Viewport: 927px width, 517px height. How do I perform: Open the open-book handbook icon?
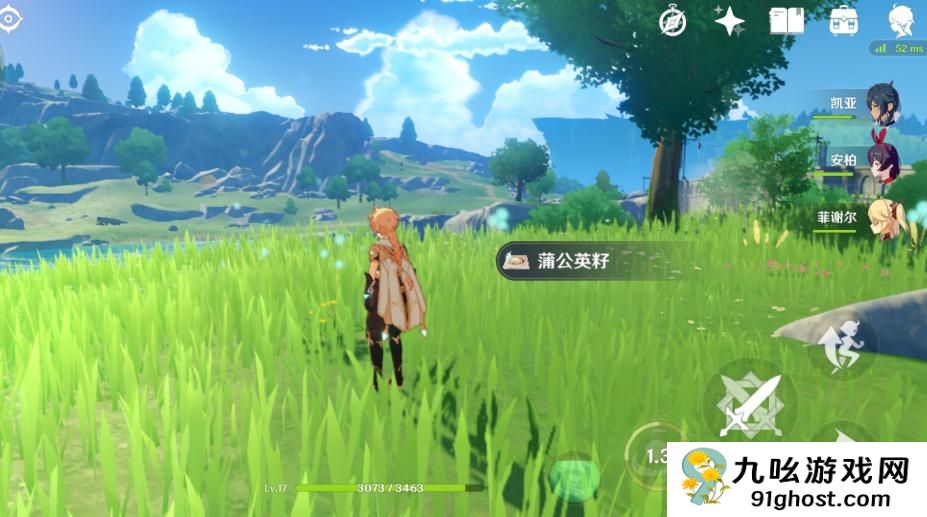tap(787, 21)
